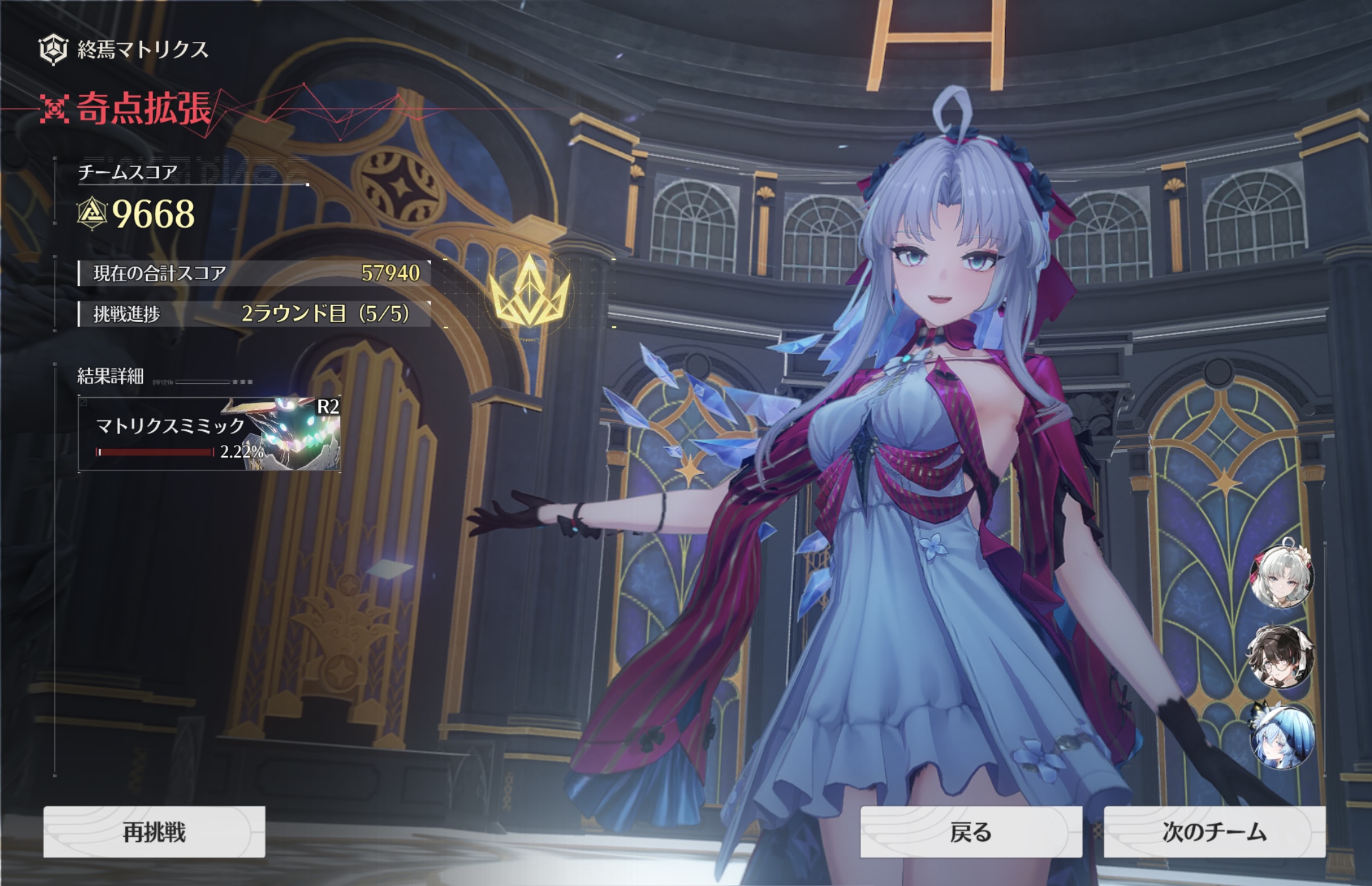Open the マトリクスミミック result card

[209, 434]
